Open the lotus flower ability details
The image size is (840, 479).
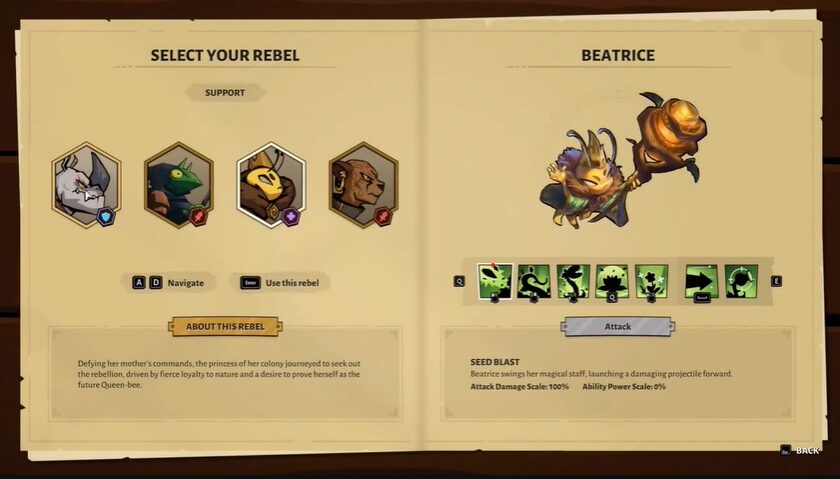612,281
